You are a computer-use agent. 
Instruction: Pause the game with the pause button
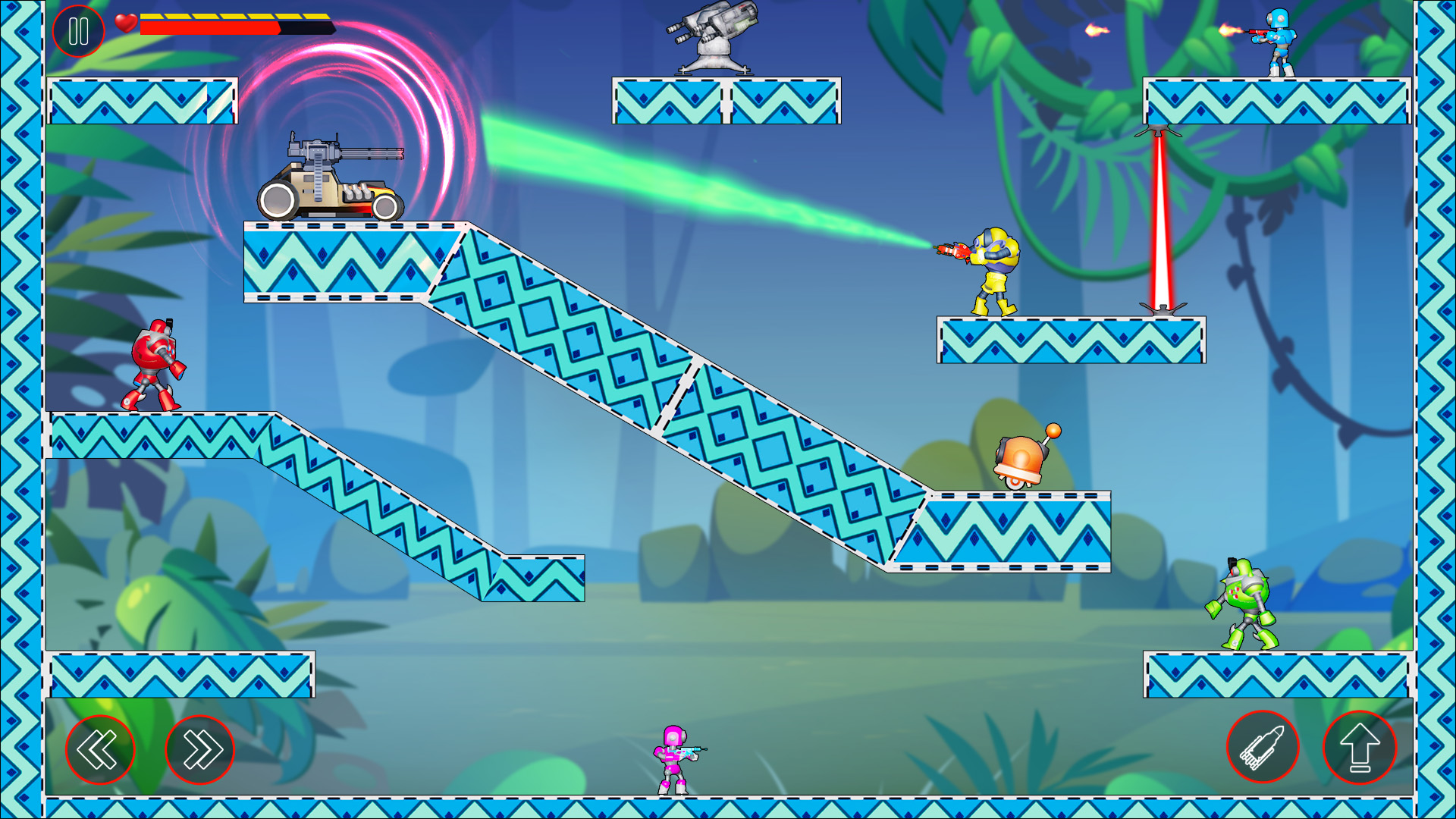pyautogui.click(x=79, y=32)
